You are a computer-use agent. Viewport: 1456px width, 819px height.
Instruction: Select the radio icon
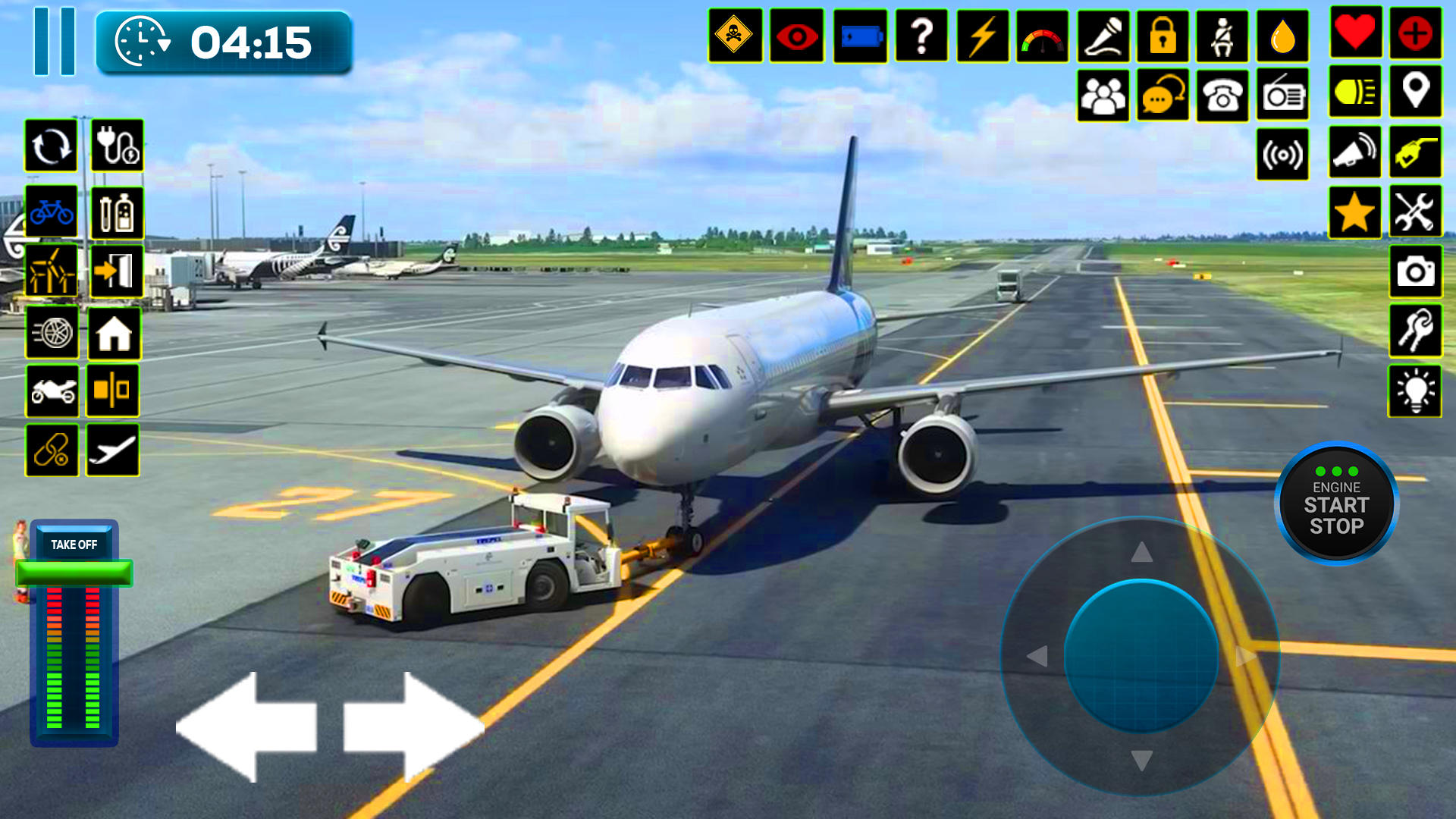1284,93
